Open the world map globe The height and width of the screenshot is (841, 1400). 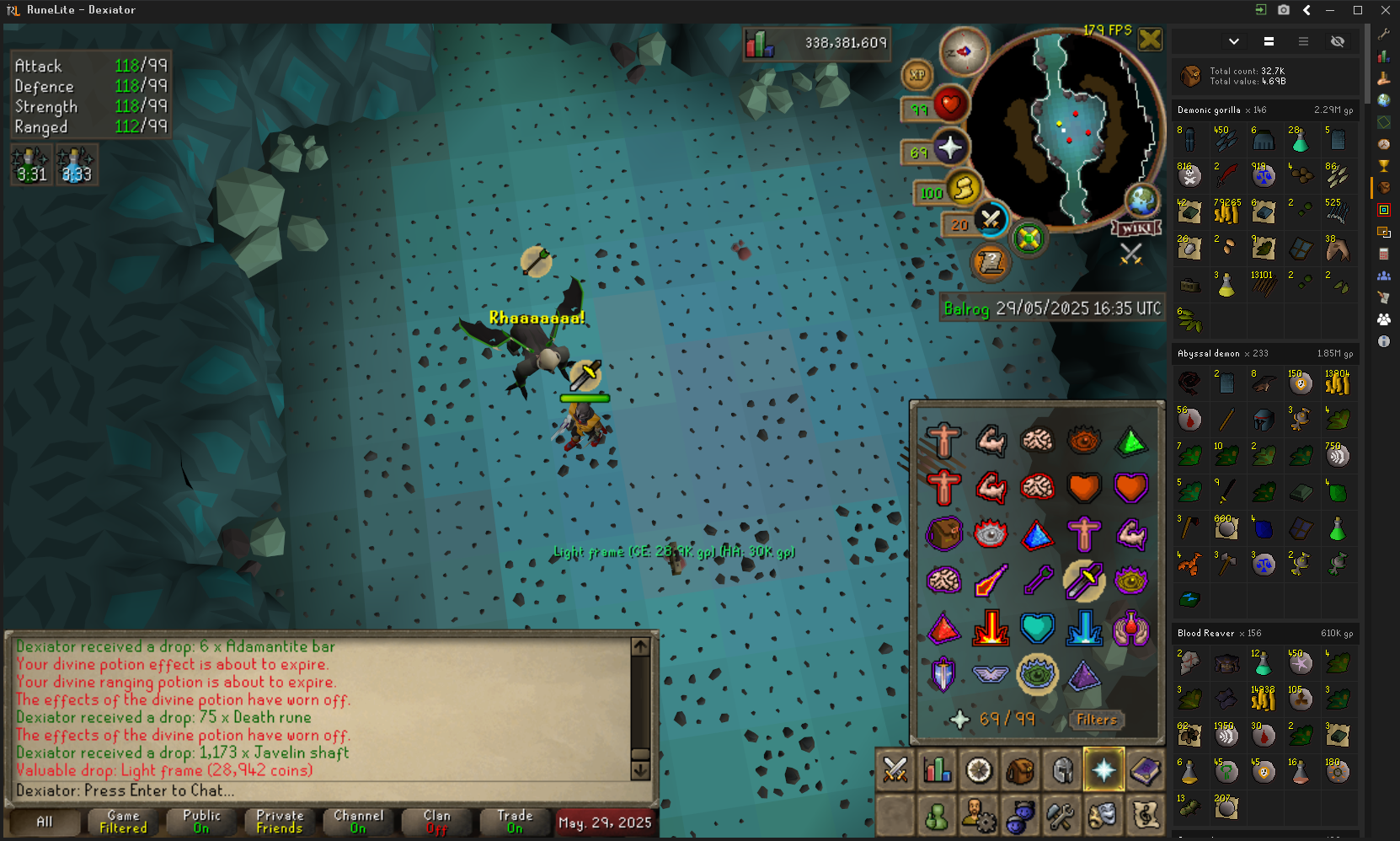(x=1142, y=201)
